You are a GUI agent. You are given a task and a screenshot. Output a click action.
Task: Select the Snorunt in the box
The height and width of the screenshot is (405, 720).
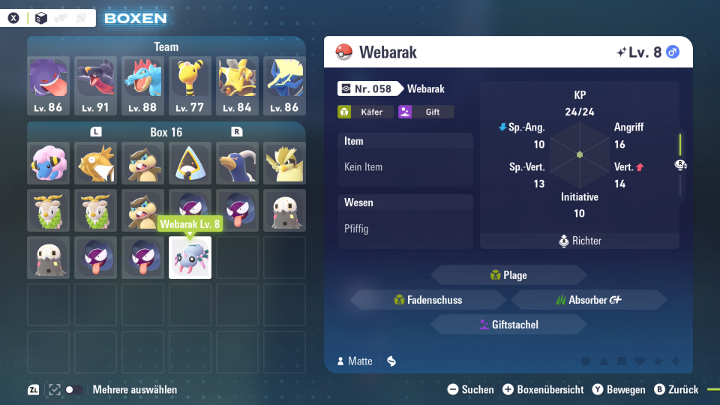[190, 163]
